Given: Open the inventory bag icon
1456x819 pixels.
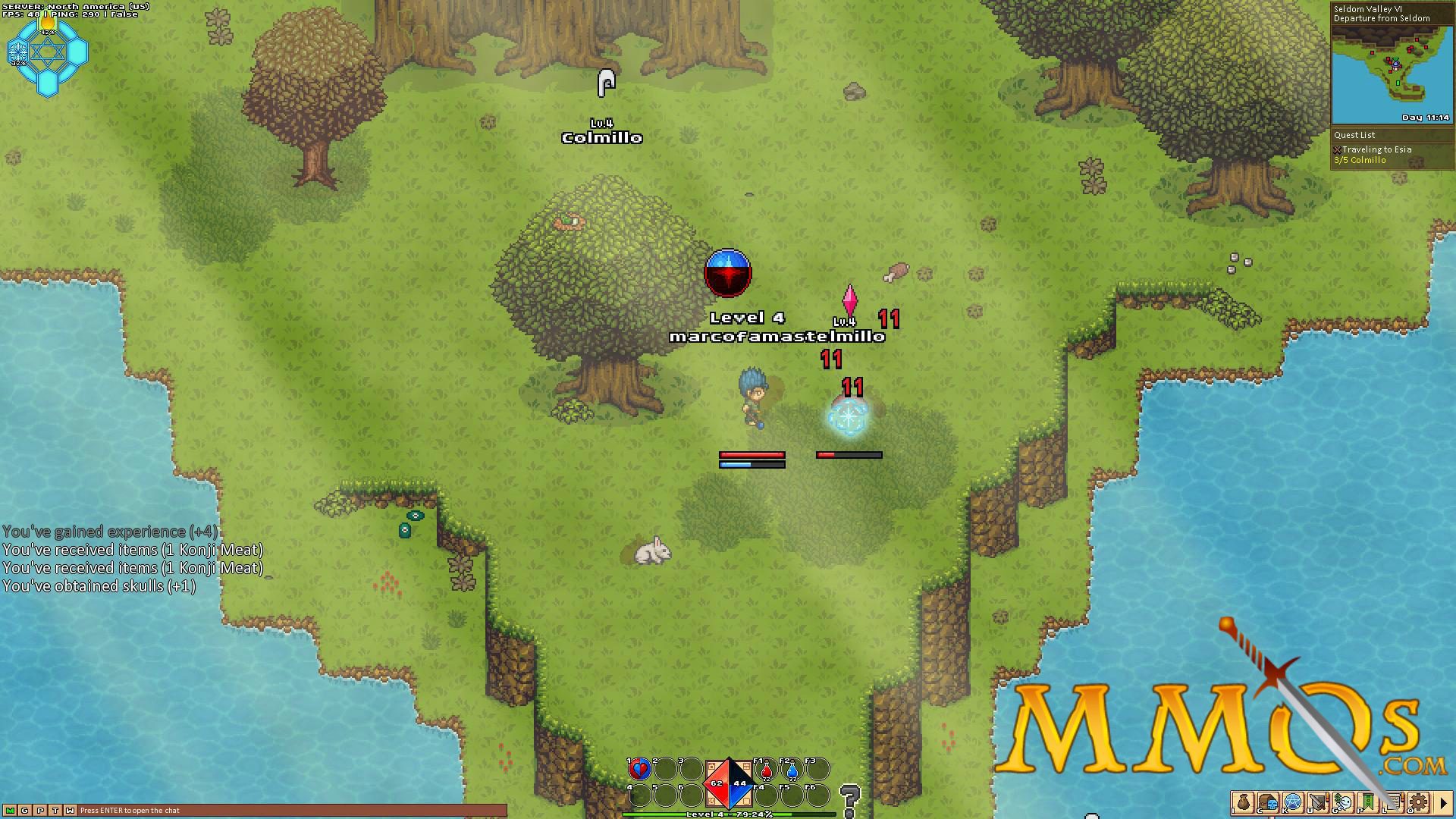Looking at the screenshot, I should 1243,802.
